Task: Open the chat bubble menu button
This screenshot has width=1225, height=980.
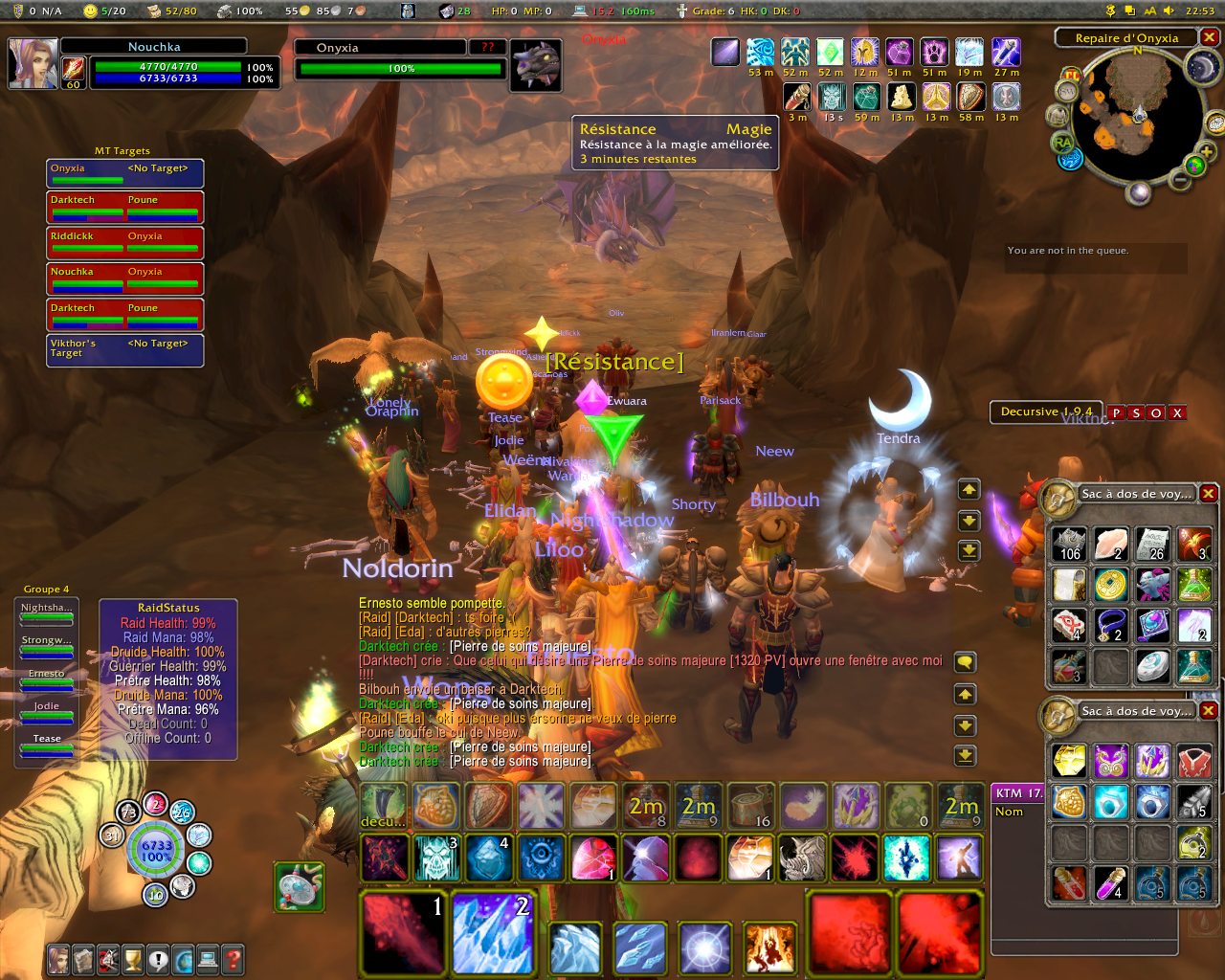Action: (966, 662)
